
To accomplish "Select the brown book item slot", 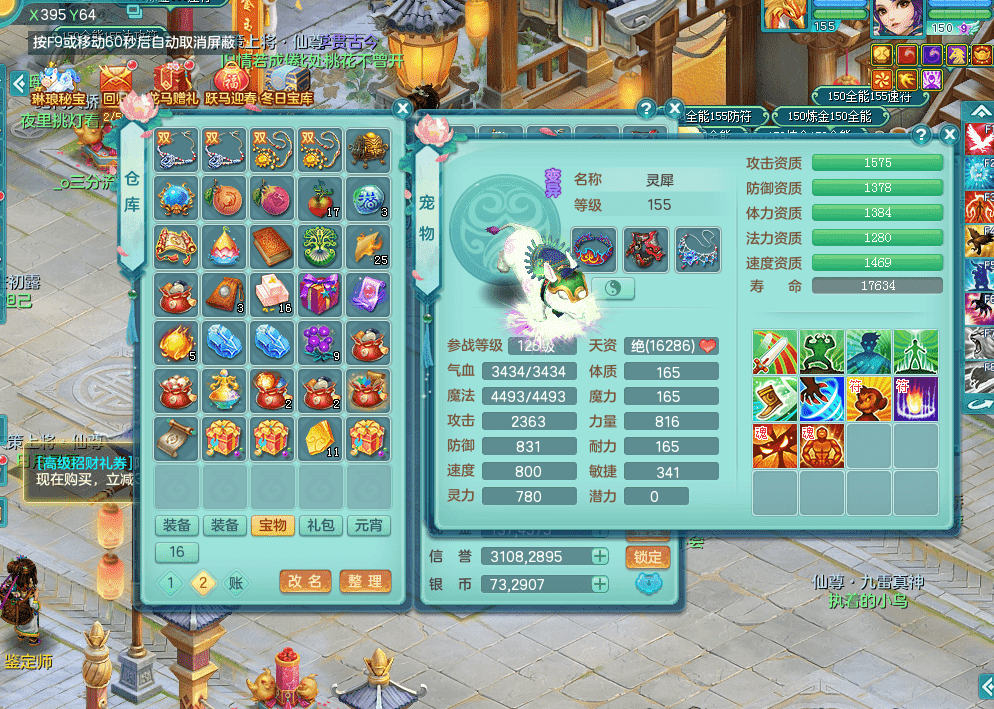I will (272, 246).
